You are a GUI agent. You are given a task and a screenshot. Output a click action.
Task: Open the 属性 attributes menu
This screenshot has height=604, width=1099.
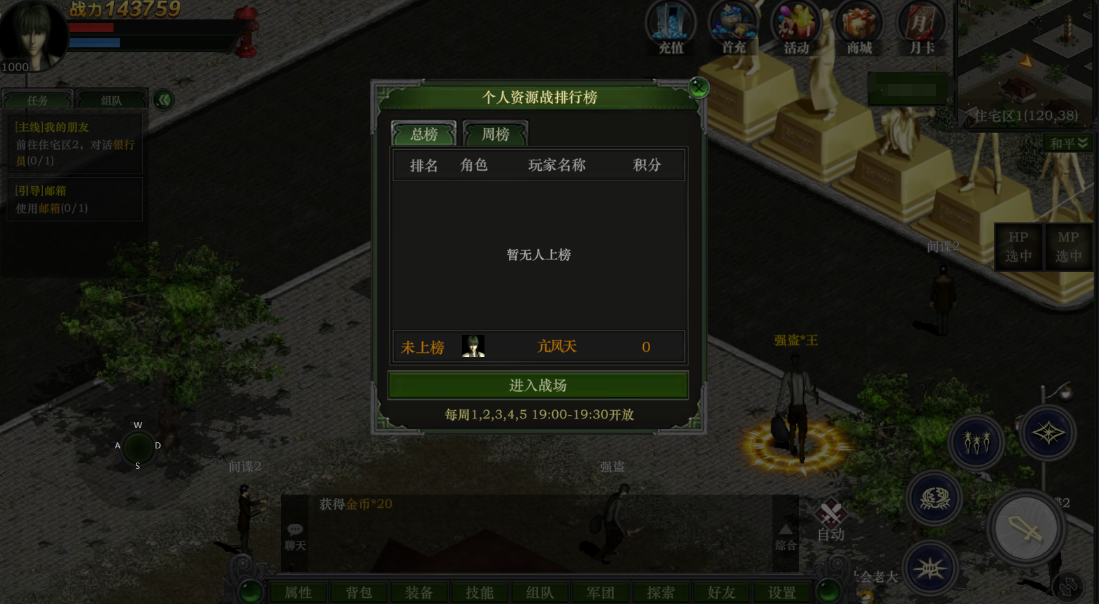tap(298, 592)
